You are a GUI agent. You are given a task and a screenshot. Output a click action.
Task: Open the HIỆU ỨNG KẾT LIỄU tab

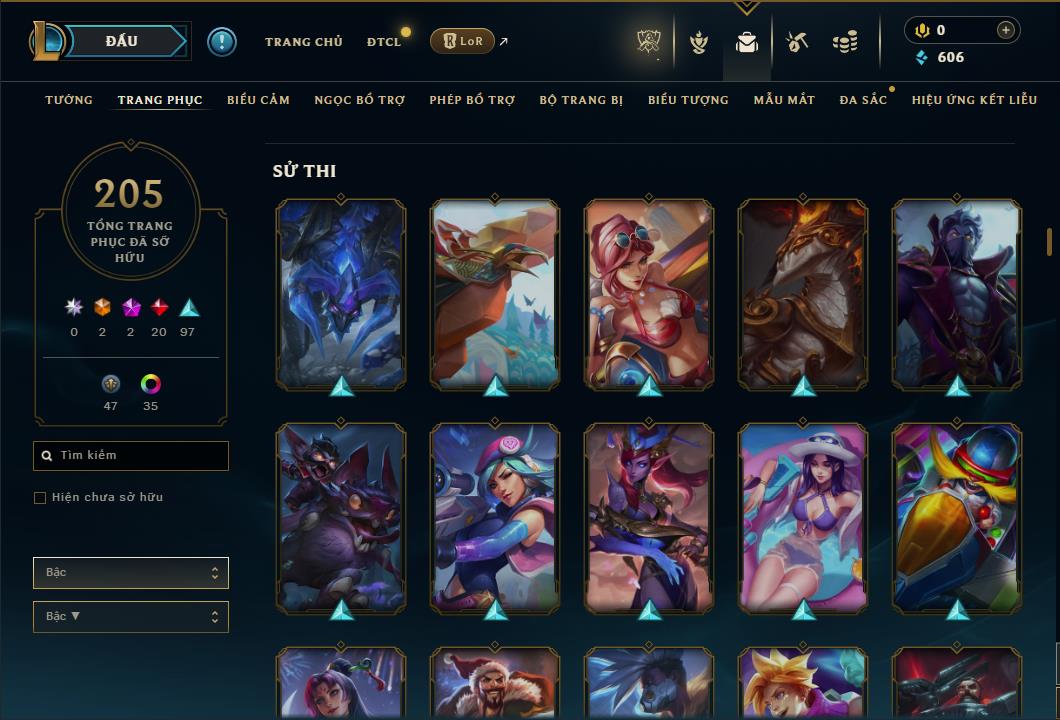click(974, 100)
